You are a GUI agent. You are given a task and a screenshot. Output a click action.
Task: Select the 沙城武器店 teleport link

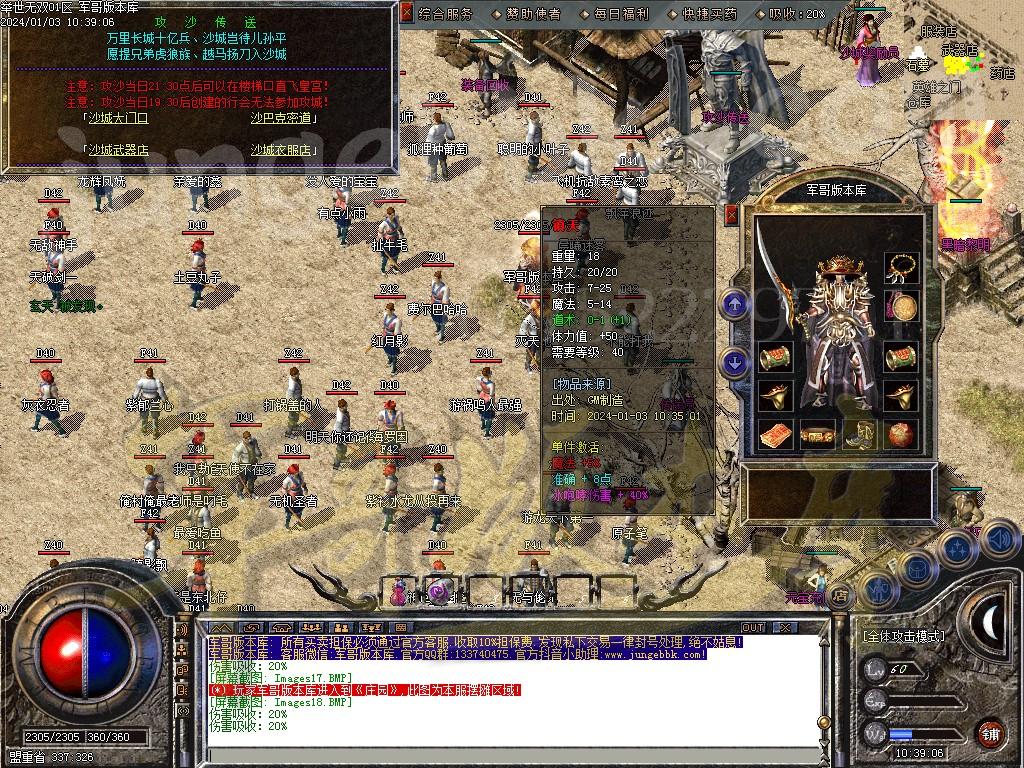117,150
